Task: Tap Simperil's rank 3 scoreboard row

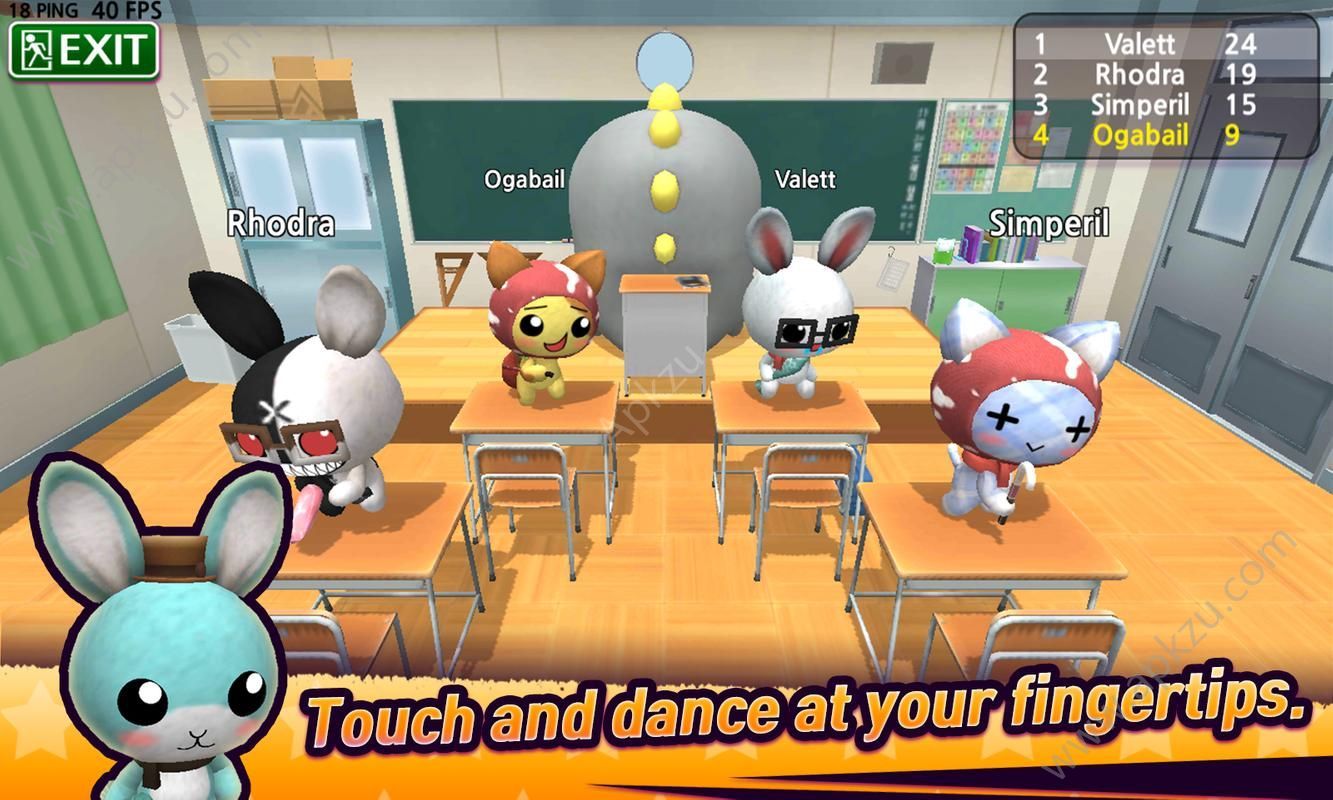Action: tap(1140, 104)
